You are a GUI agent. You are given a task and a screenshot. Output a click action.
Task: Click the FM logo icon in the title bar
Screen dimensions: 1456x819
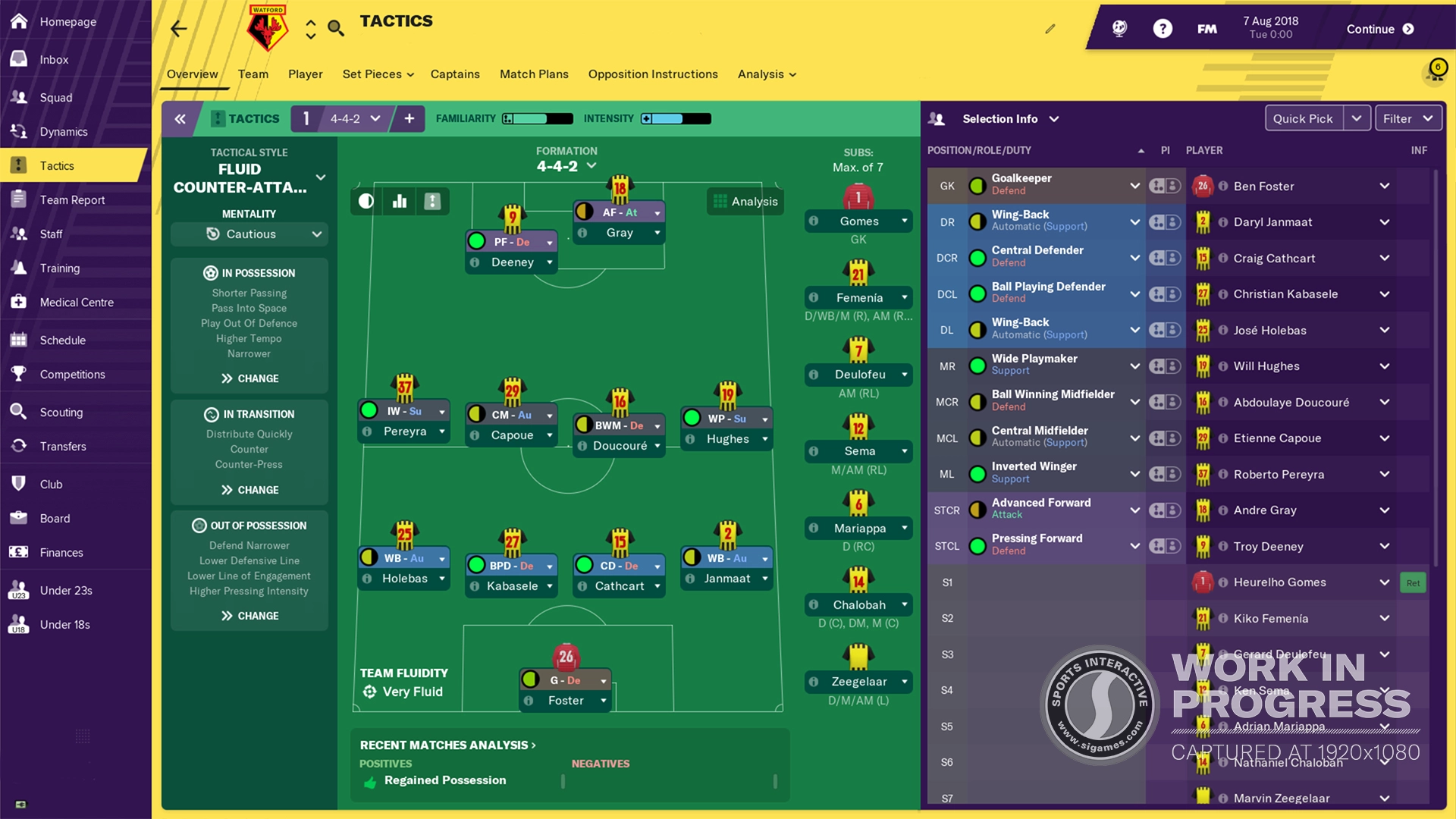(1206, 27)
